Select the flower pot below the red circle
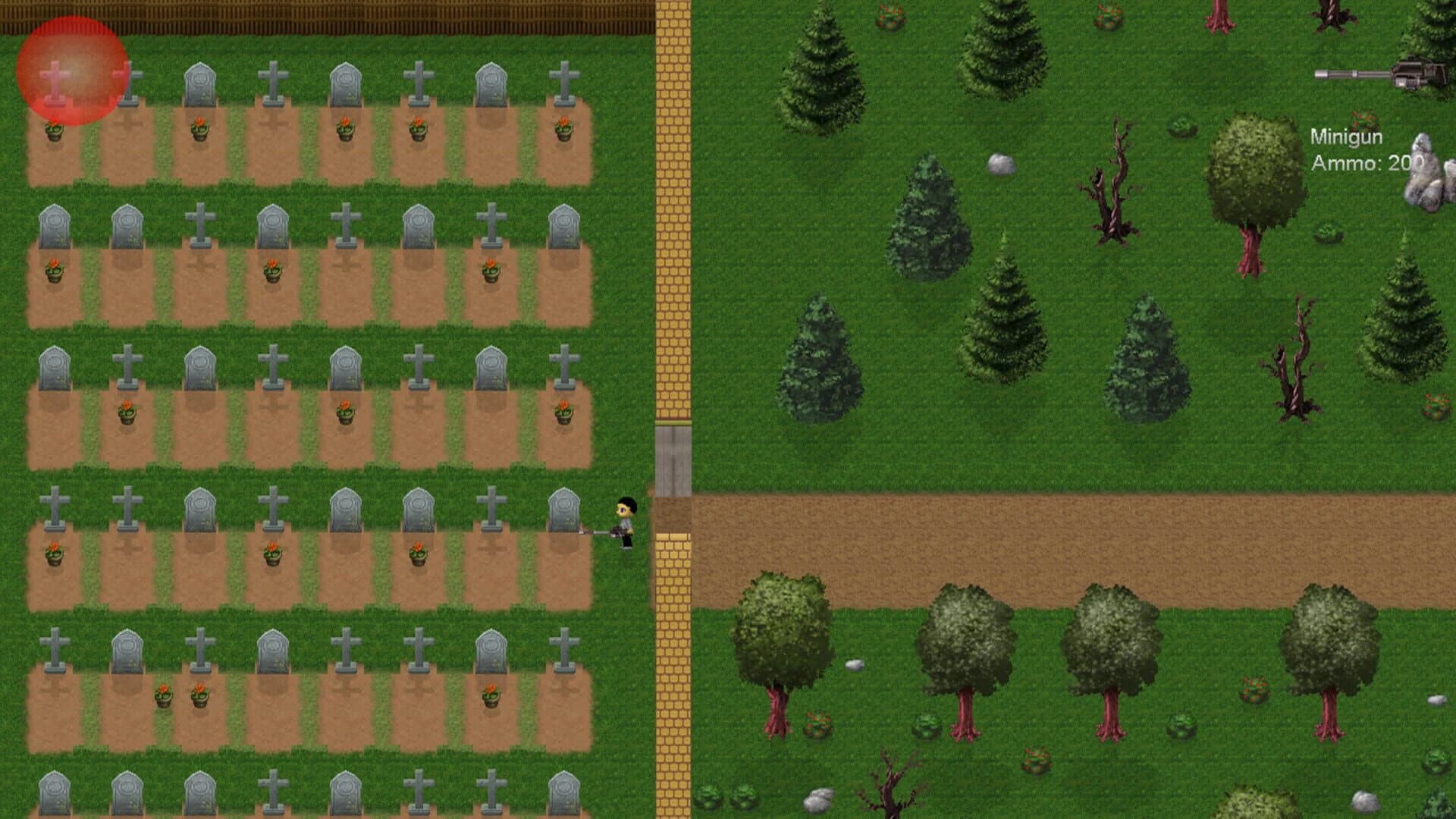 [x=53, y=130]
